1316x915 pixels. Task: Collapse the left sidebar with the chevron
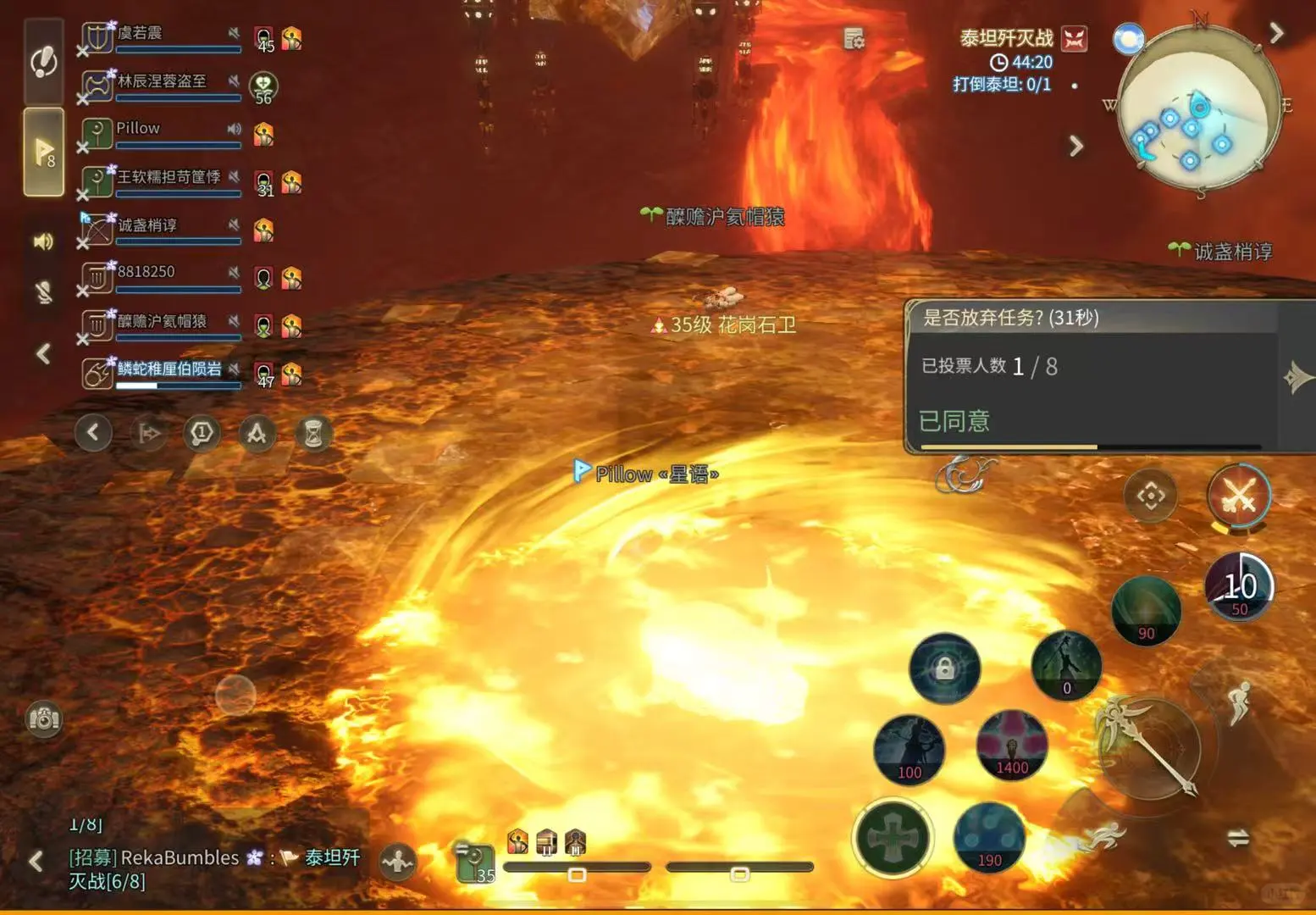[41, 355]
